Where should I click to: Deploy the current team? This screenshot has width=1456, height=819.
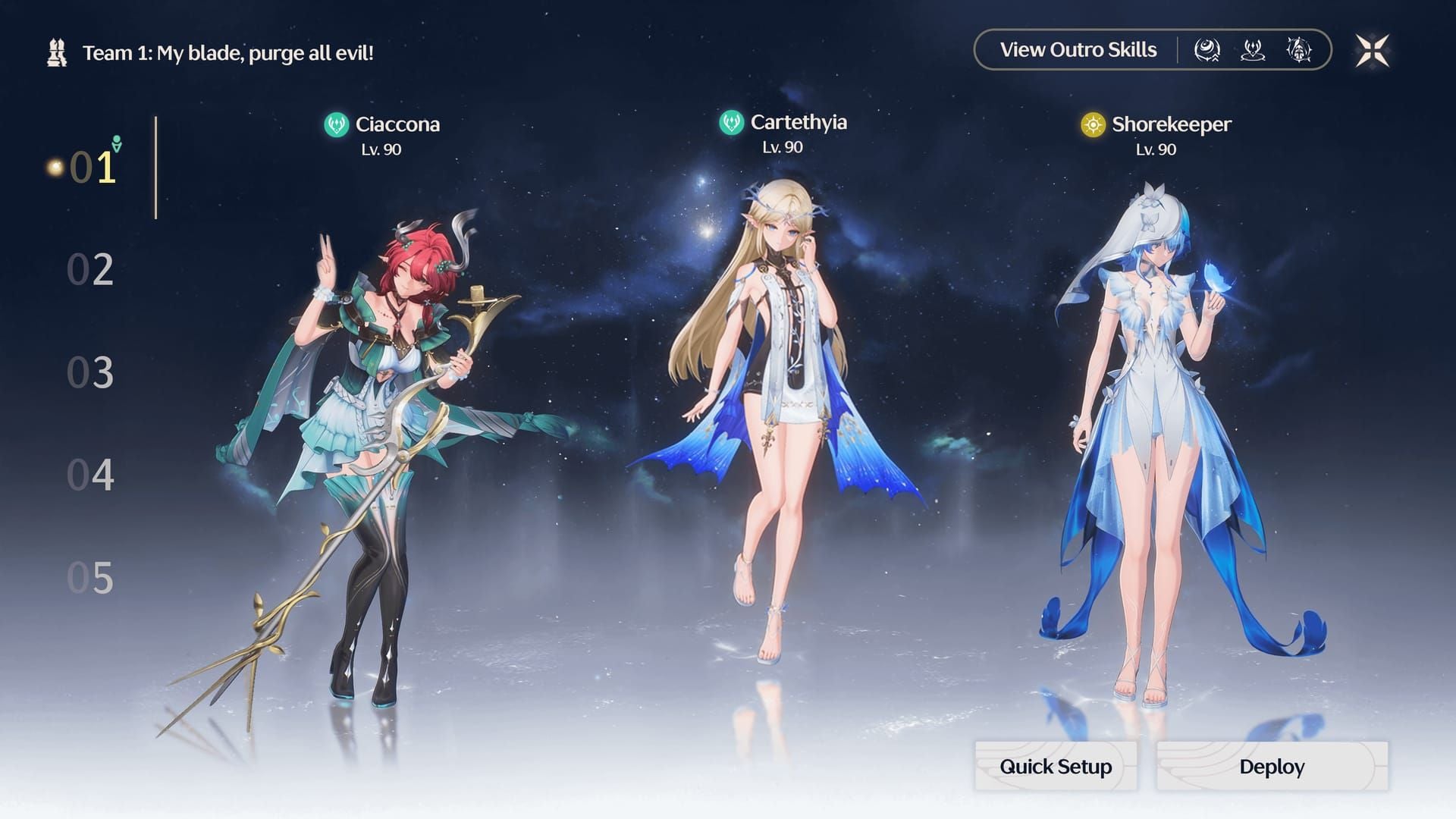click(1272, 767)
